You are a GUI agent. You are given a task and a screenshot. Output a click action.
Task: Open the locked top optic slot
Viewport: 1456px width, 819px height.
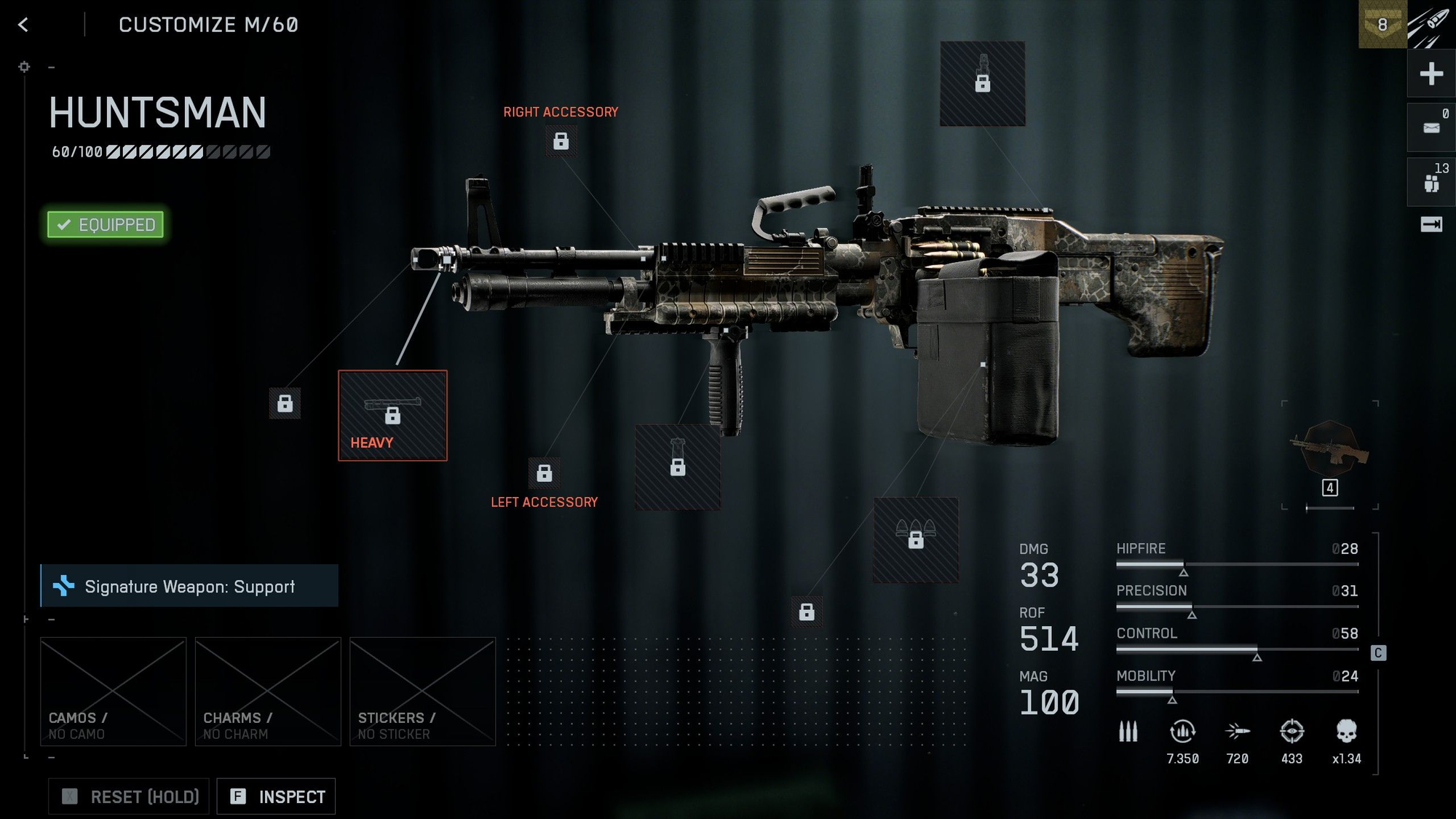[x=983, y=84]
